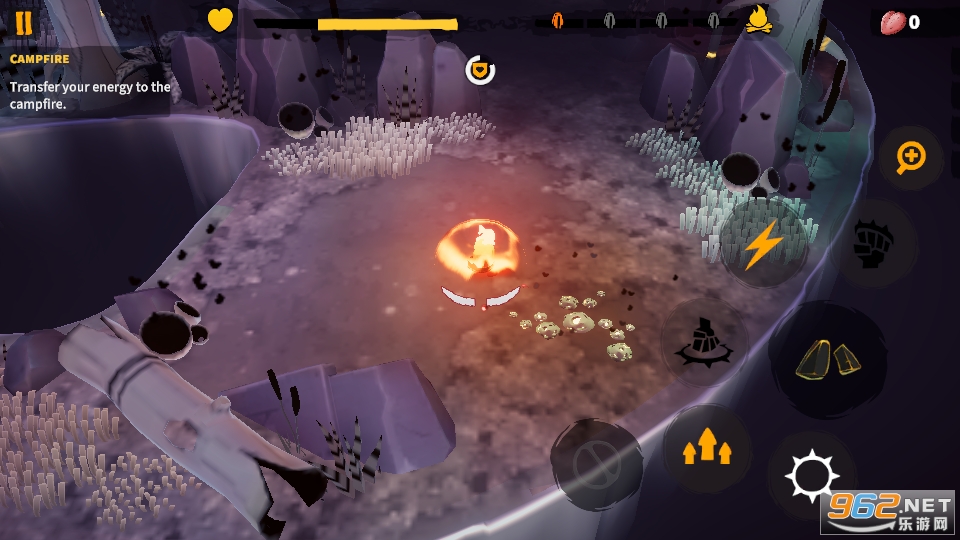The height and width of the screenshot is (540, 960).
Task: Trigger the triple up-arrows ability
Action: click(706, 447)
